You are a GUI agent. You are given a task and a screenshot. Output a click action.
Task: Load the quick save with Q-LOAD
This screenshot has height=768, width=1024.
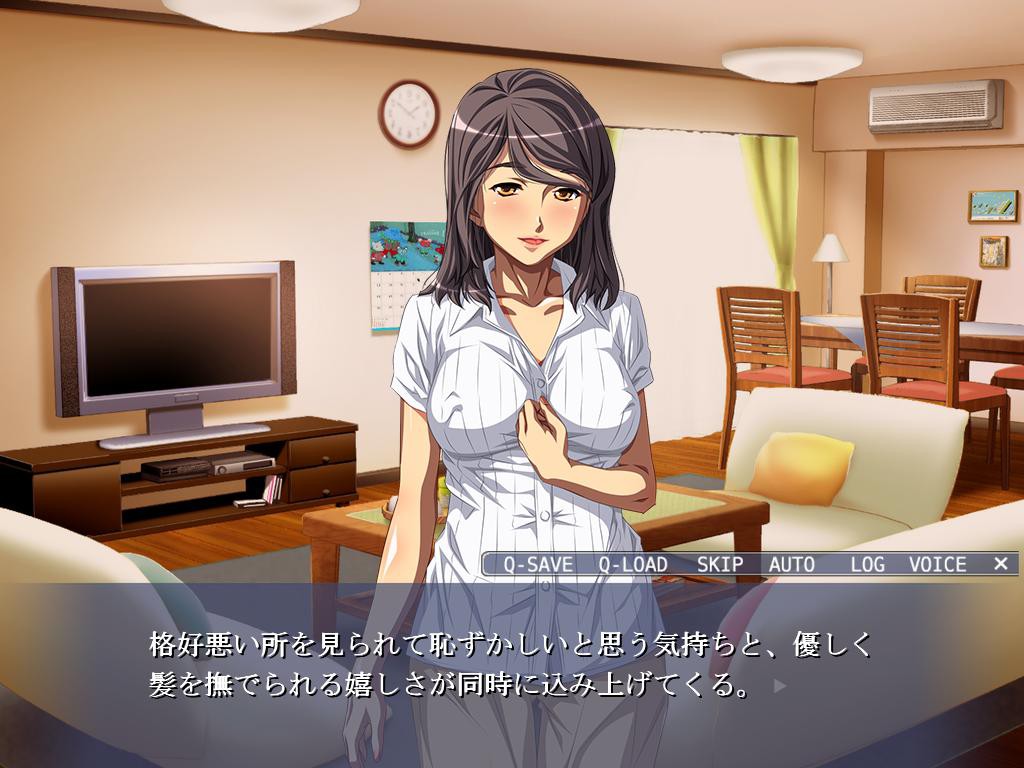[633, 564]
